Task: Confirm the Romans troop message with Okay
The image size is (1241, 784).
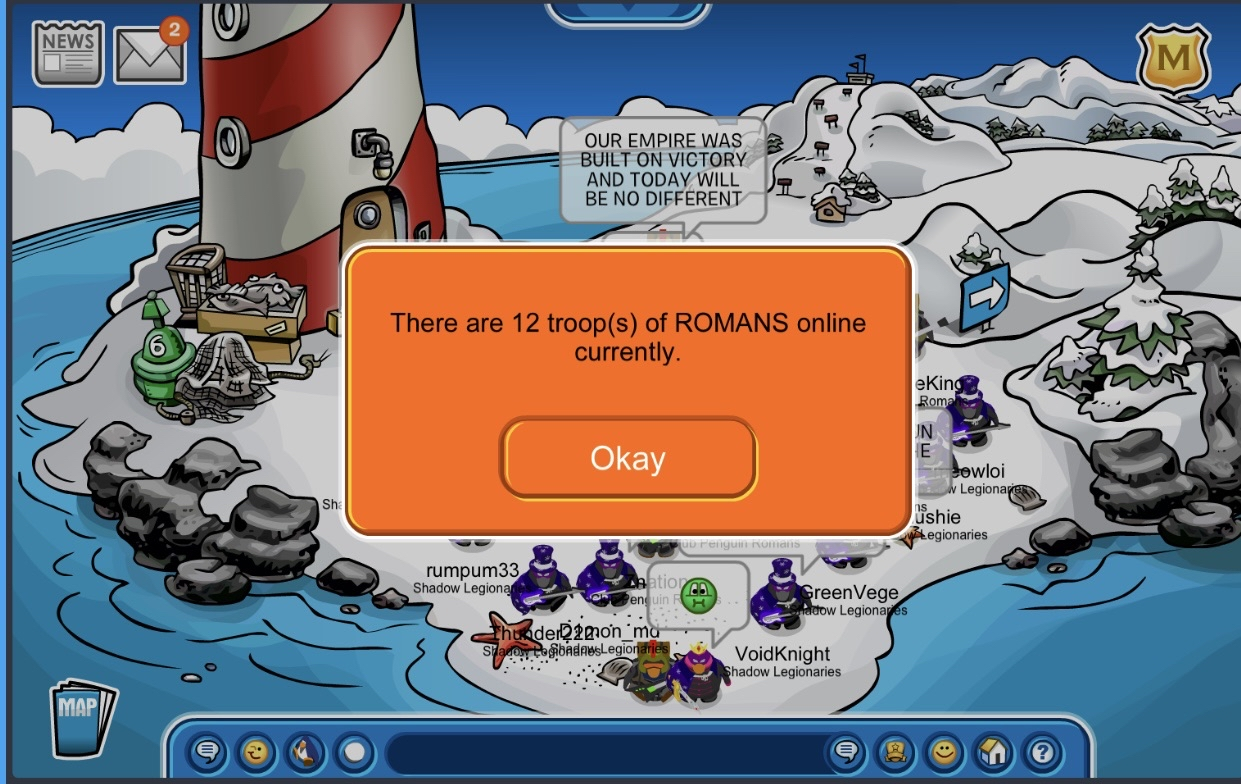Action: 628,459
